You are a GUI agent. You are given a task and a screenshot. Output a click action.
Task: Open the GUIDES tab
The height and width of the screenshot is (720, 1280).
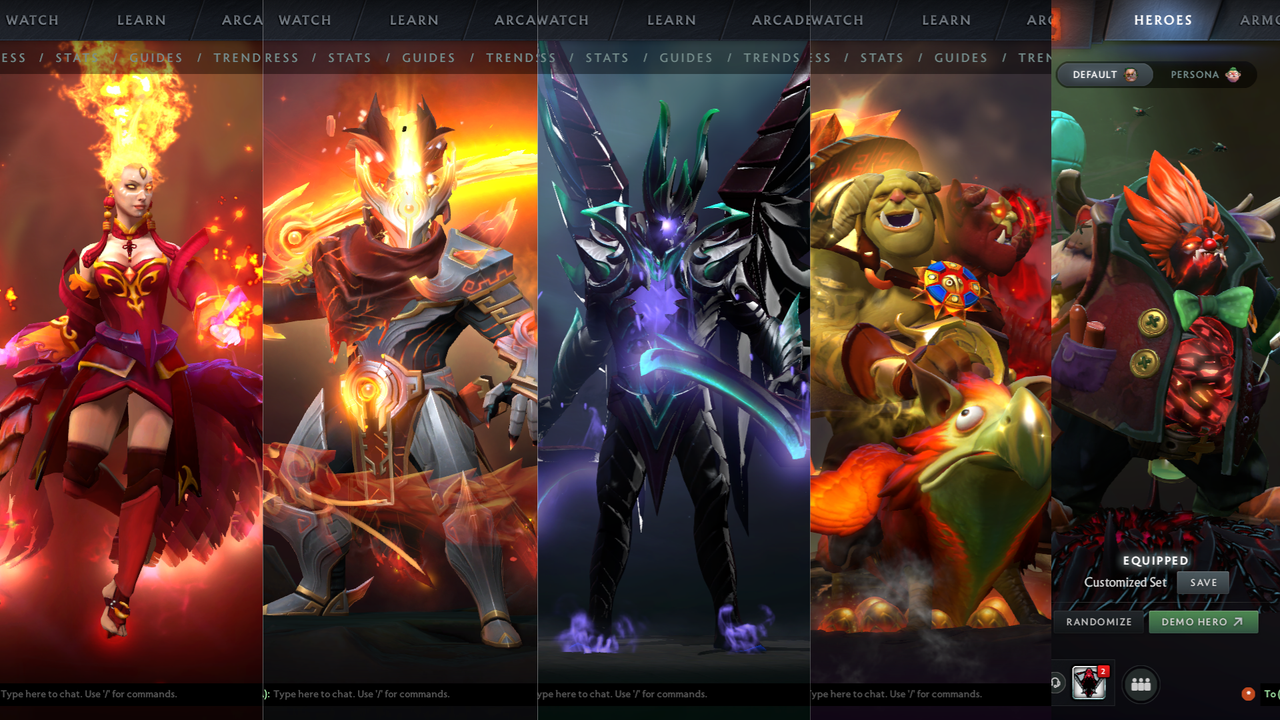pos(428,57)
